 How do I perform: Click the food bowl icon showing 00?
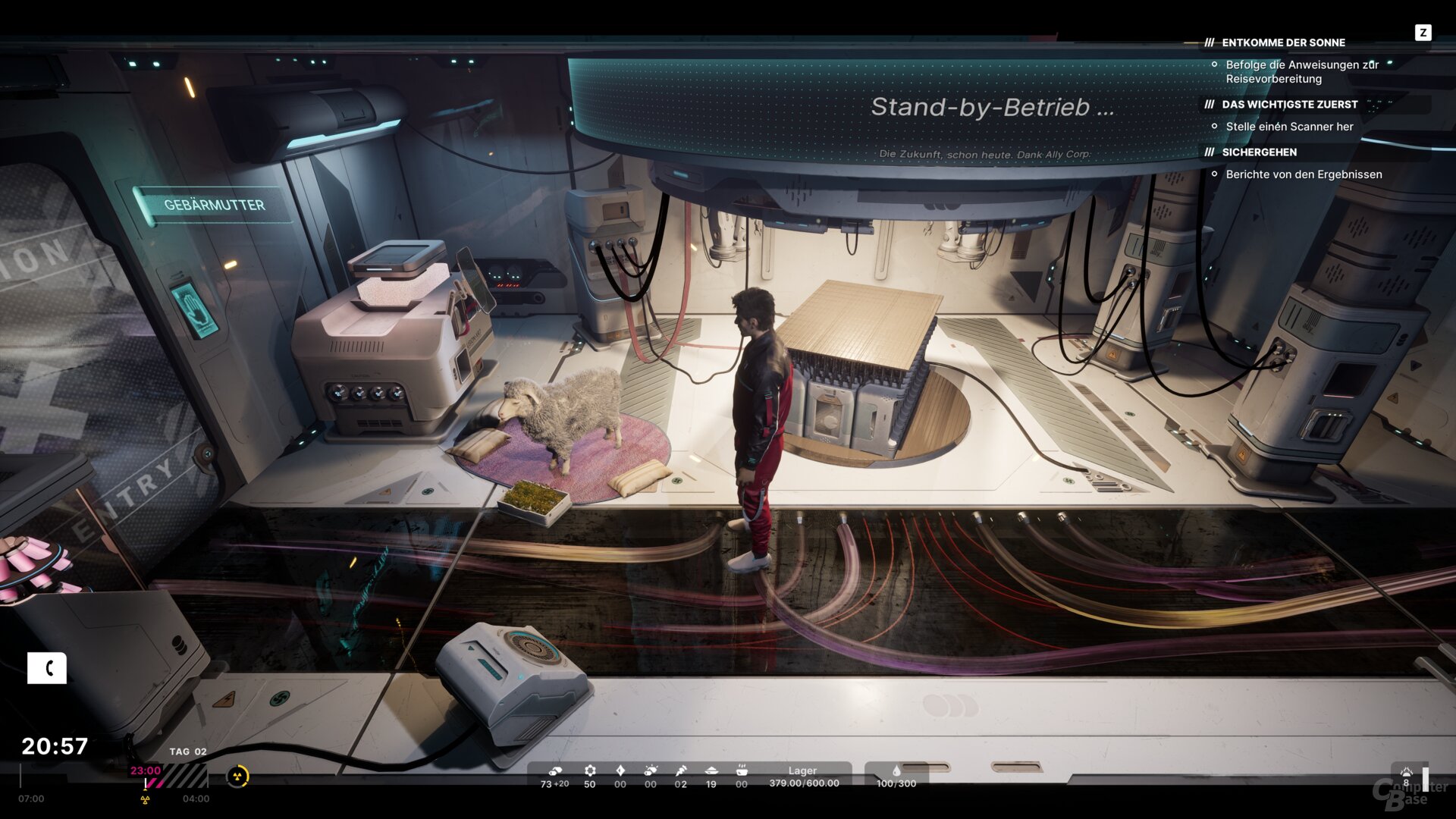[742, 771]
